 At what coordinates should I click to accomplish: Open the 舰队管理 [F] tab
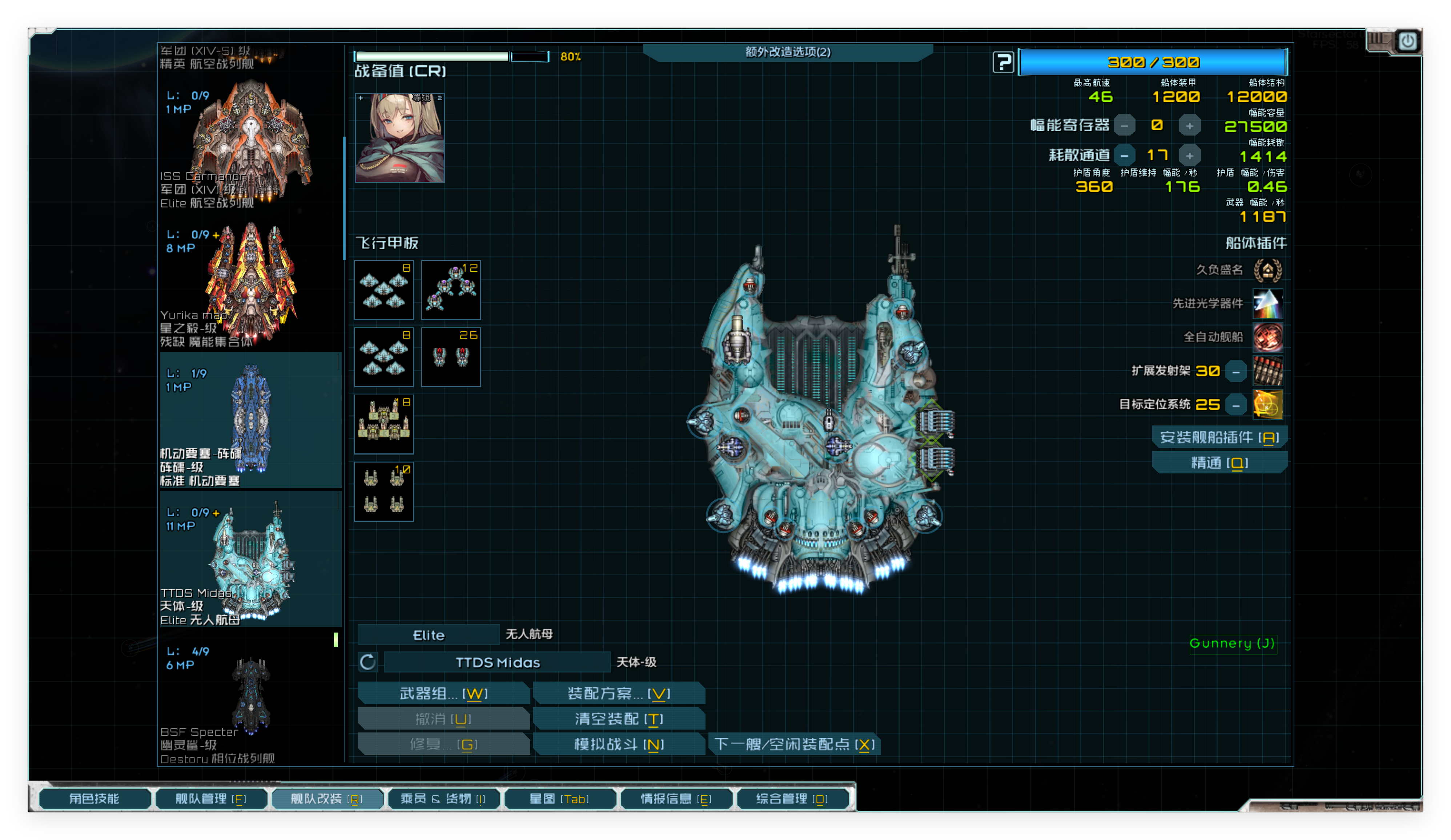tap(211, 799)
